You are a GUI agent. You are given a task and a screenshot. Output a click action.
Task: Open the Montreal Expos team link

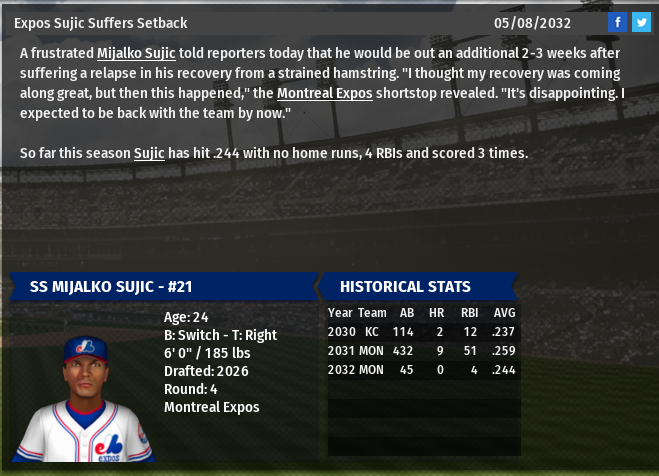324,93
